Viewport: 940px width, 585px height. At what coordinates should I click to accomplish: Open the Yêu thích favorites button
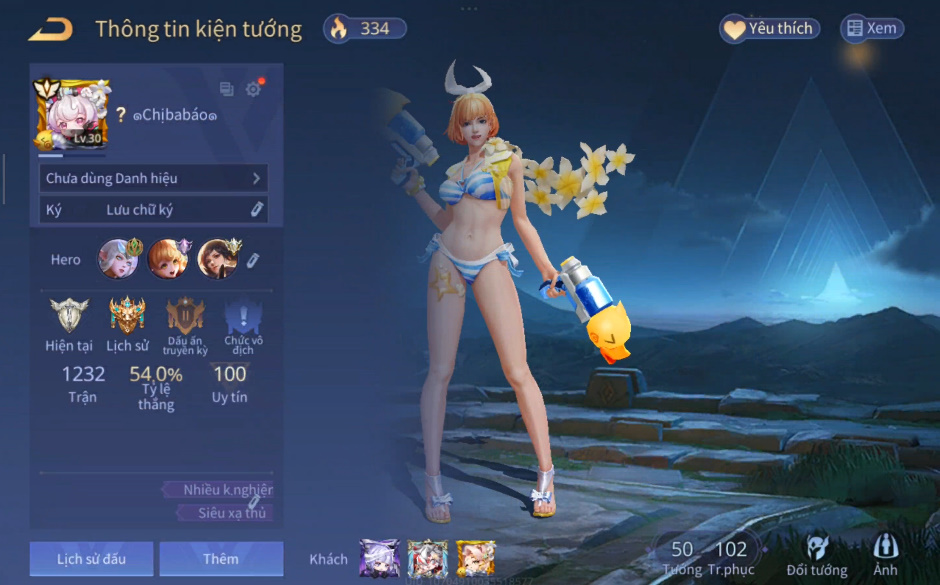click(x=769, y=29)
